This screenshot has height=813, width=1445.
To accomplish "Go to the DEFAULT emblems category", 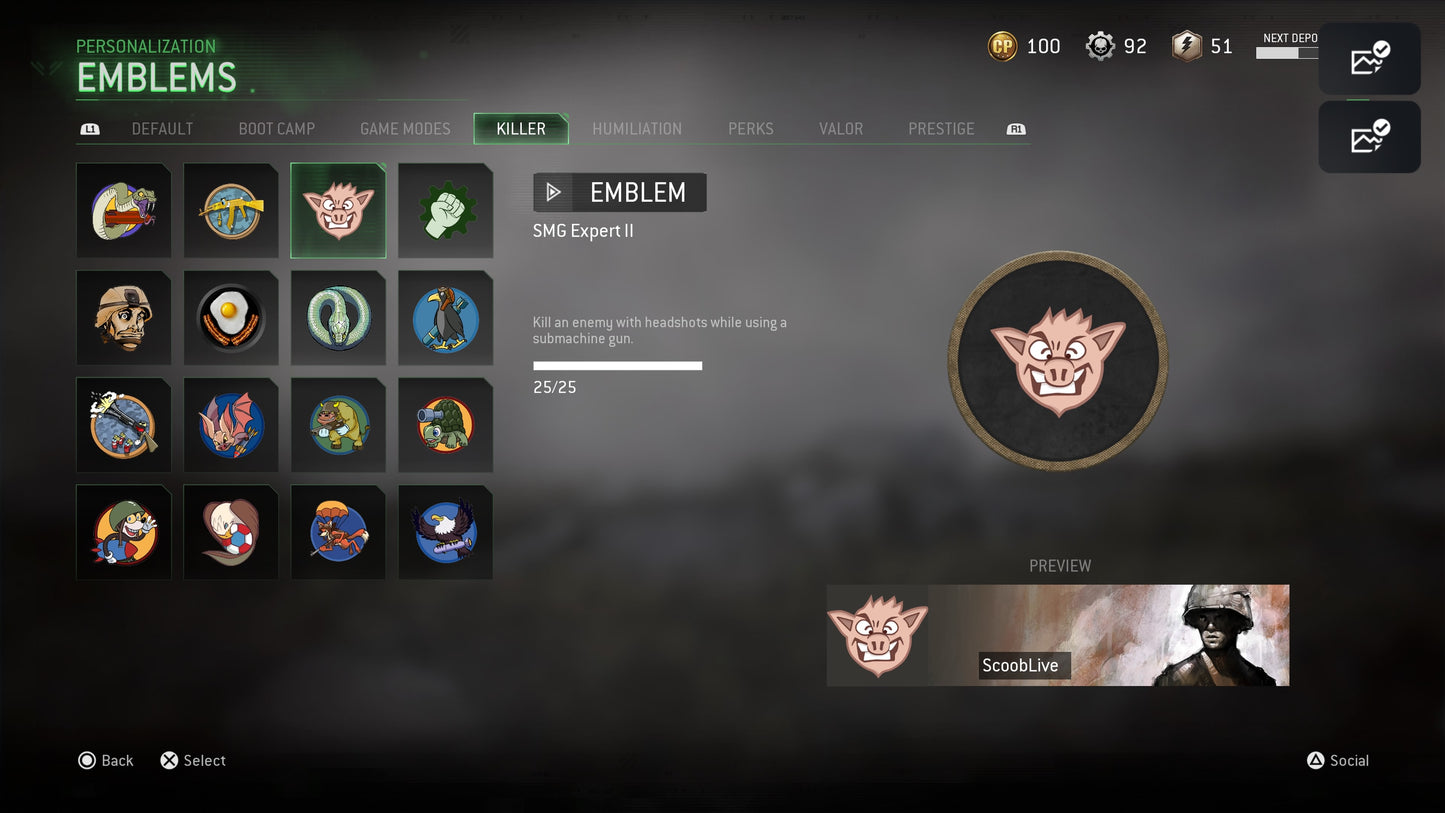I will (162, 128).
